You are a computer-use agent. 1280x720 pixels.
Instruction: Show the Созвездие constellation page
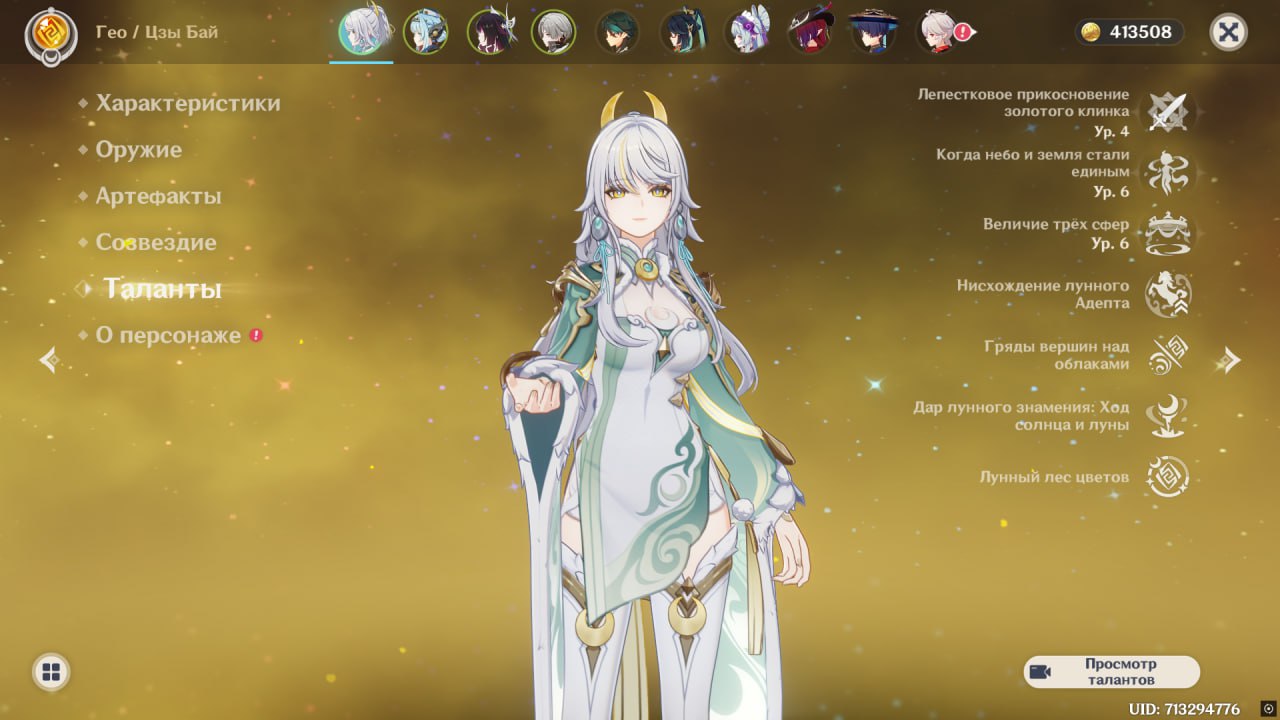156,242
